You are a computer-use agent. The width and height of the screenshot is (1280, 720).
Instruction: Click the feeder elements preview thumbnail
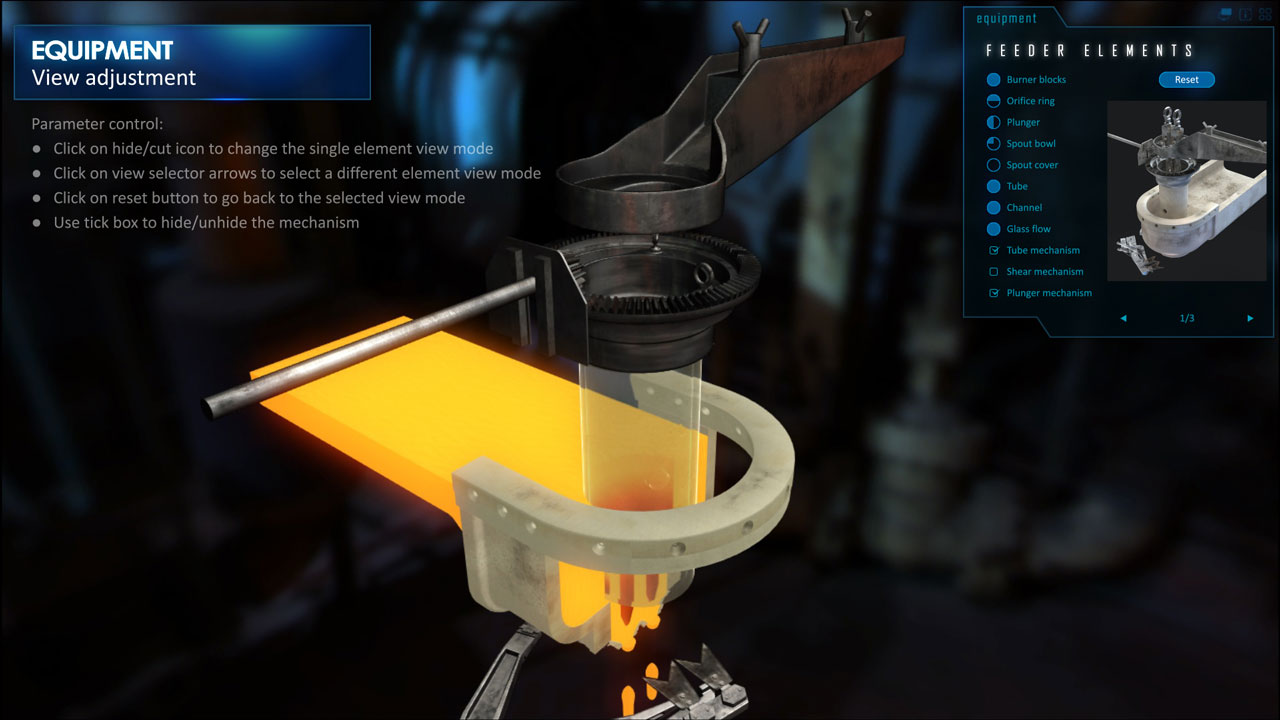pos(1187,190)
